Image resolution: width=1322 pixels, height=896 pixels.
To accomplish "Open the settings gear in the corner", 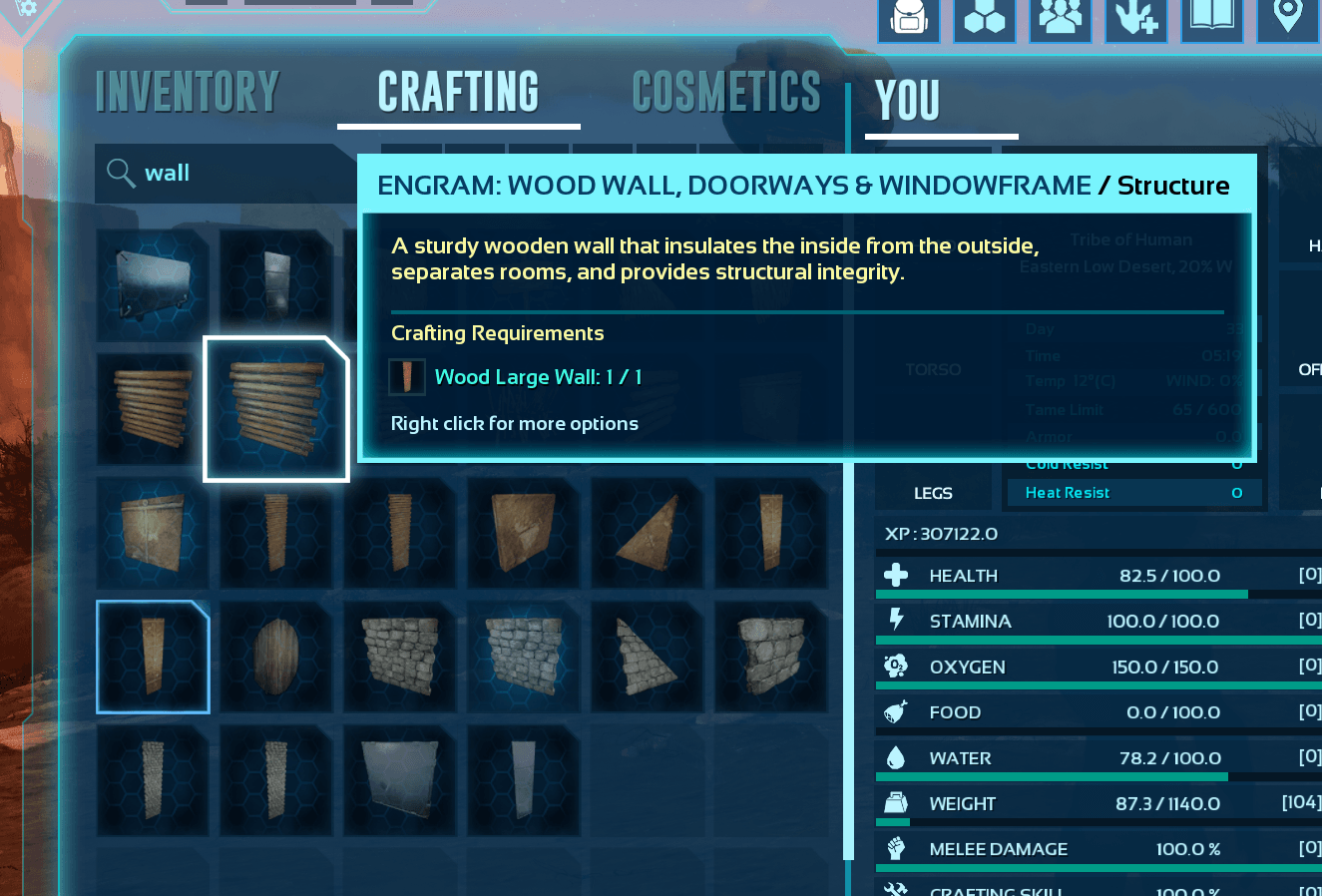I will tap(28, 8).
